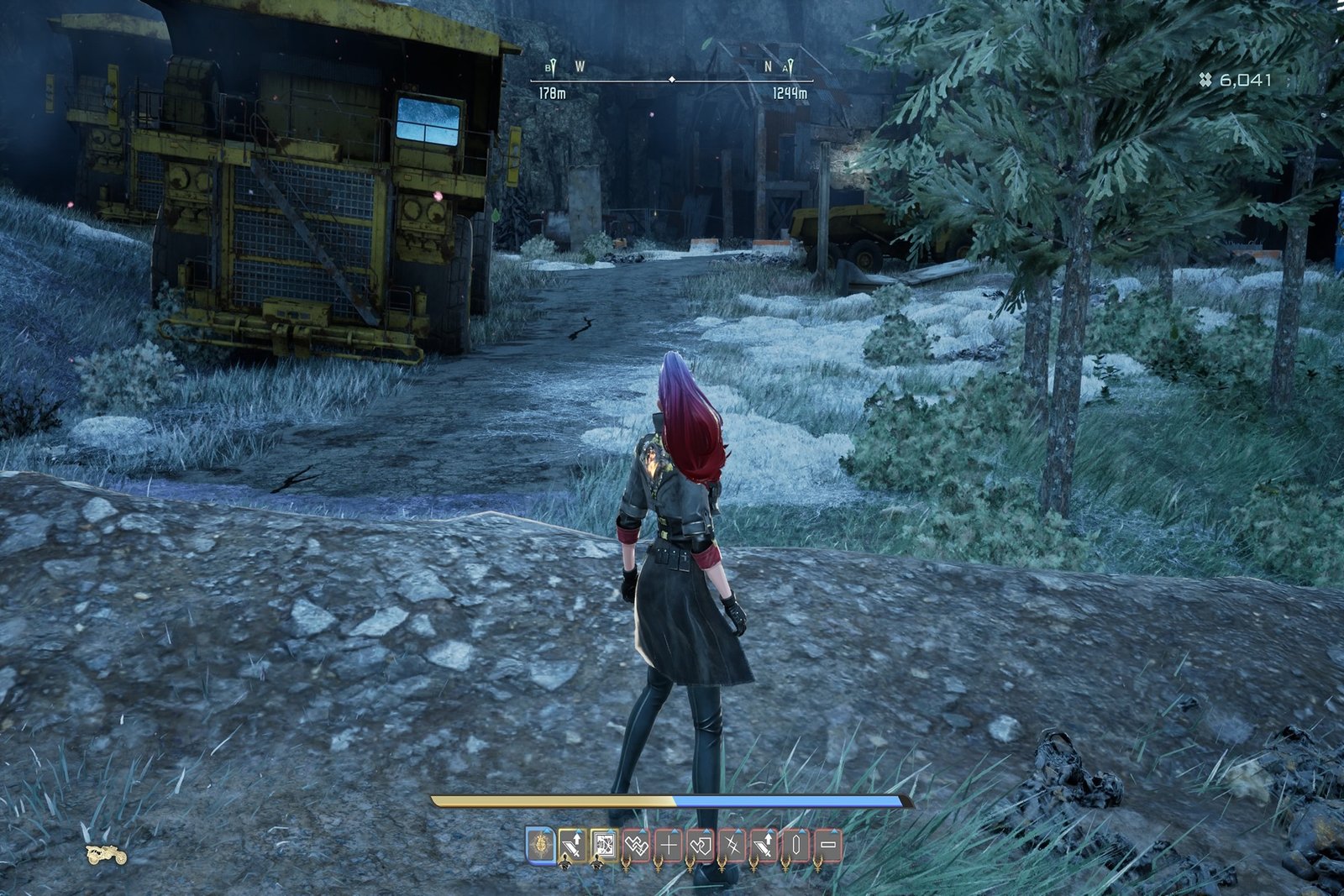The width and height of the screenshot is (1344, 896).
Task: Use the gold-bordered patterned square skill
Action: point(603,845)
